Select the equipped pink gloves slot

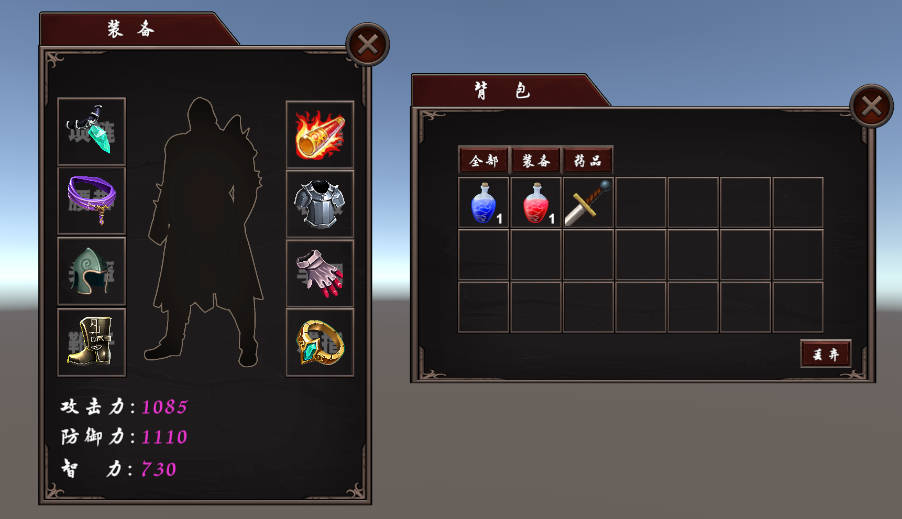tap(319, 273)
